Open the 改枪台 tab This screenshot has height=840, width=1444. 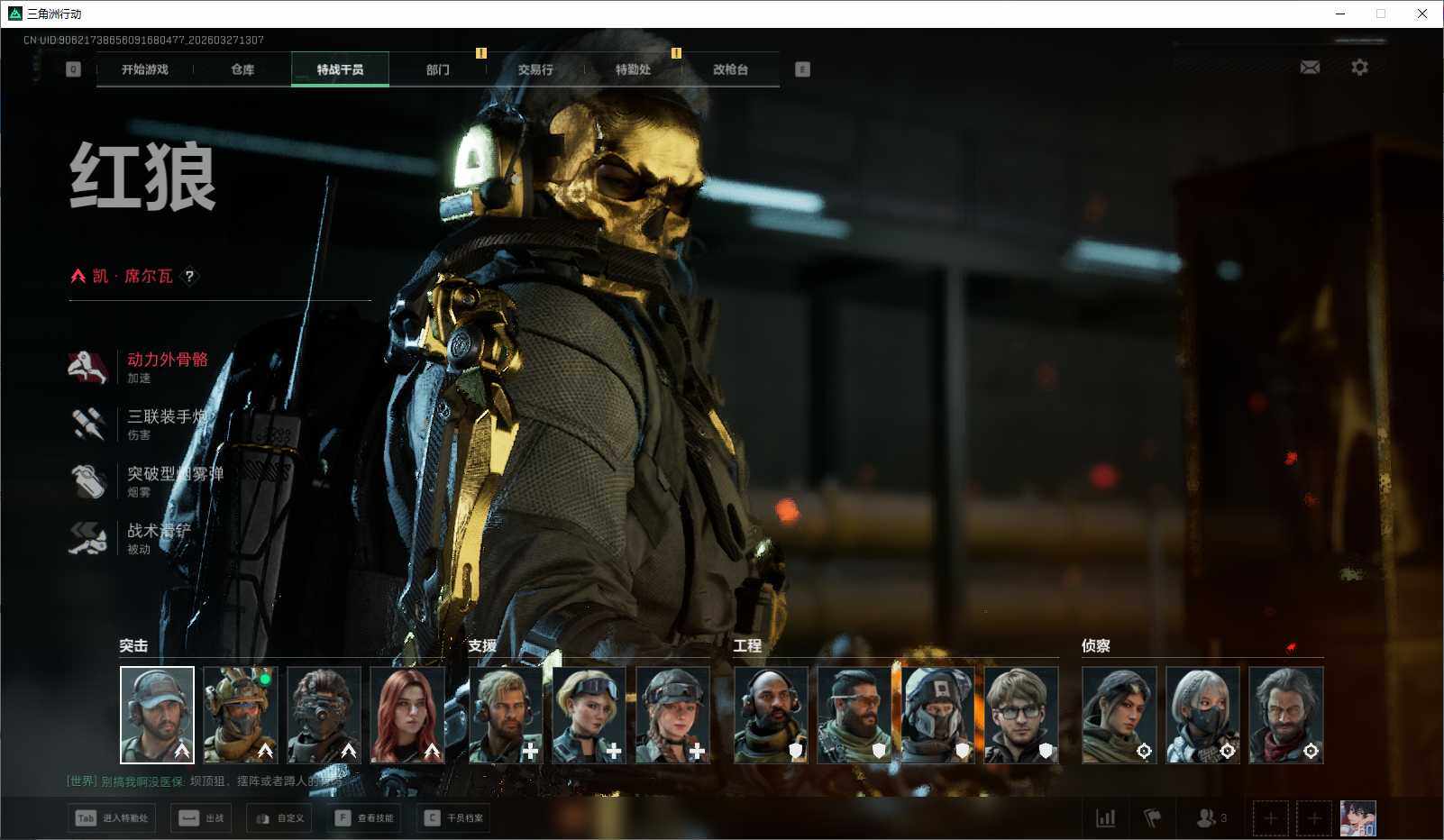(730, 69)
